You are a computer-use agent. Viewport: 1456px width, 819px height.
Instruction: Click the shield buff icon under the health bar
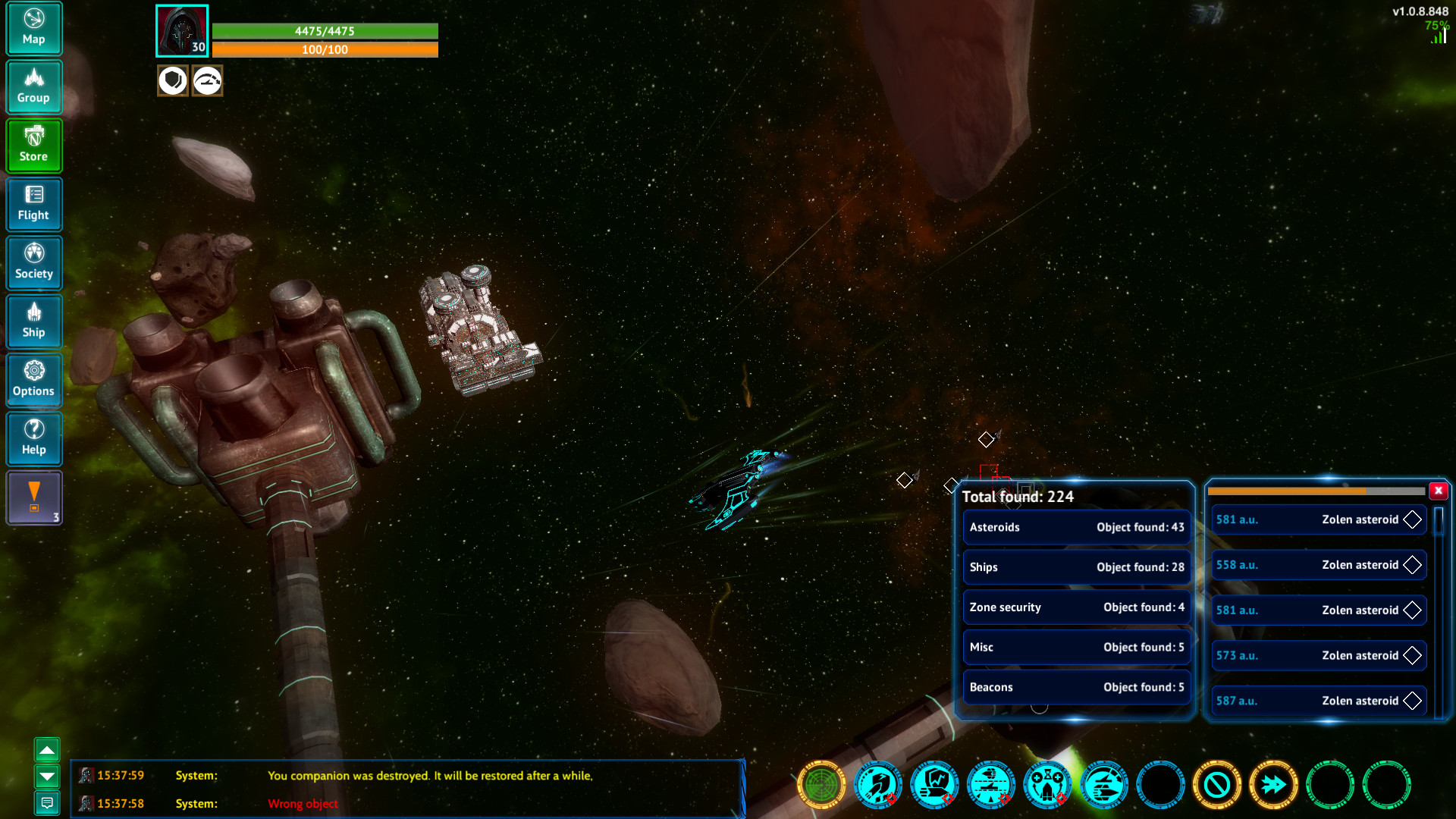click(x=173, y=80)
